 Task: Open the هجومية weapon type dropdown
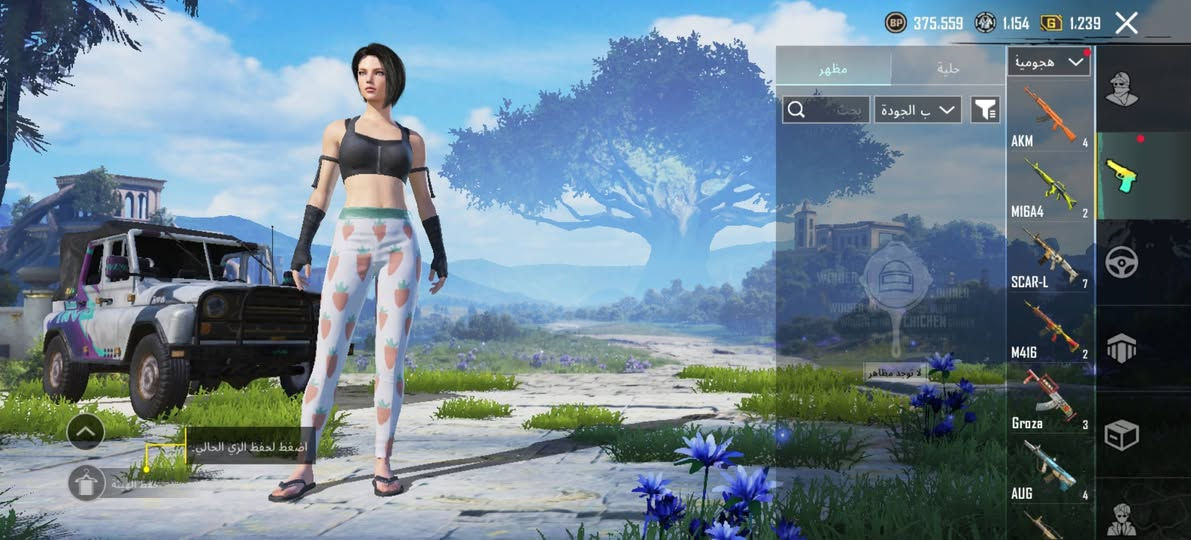(1049, 62)
